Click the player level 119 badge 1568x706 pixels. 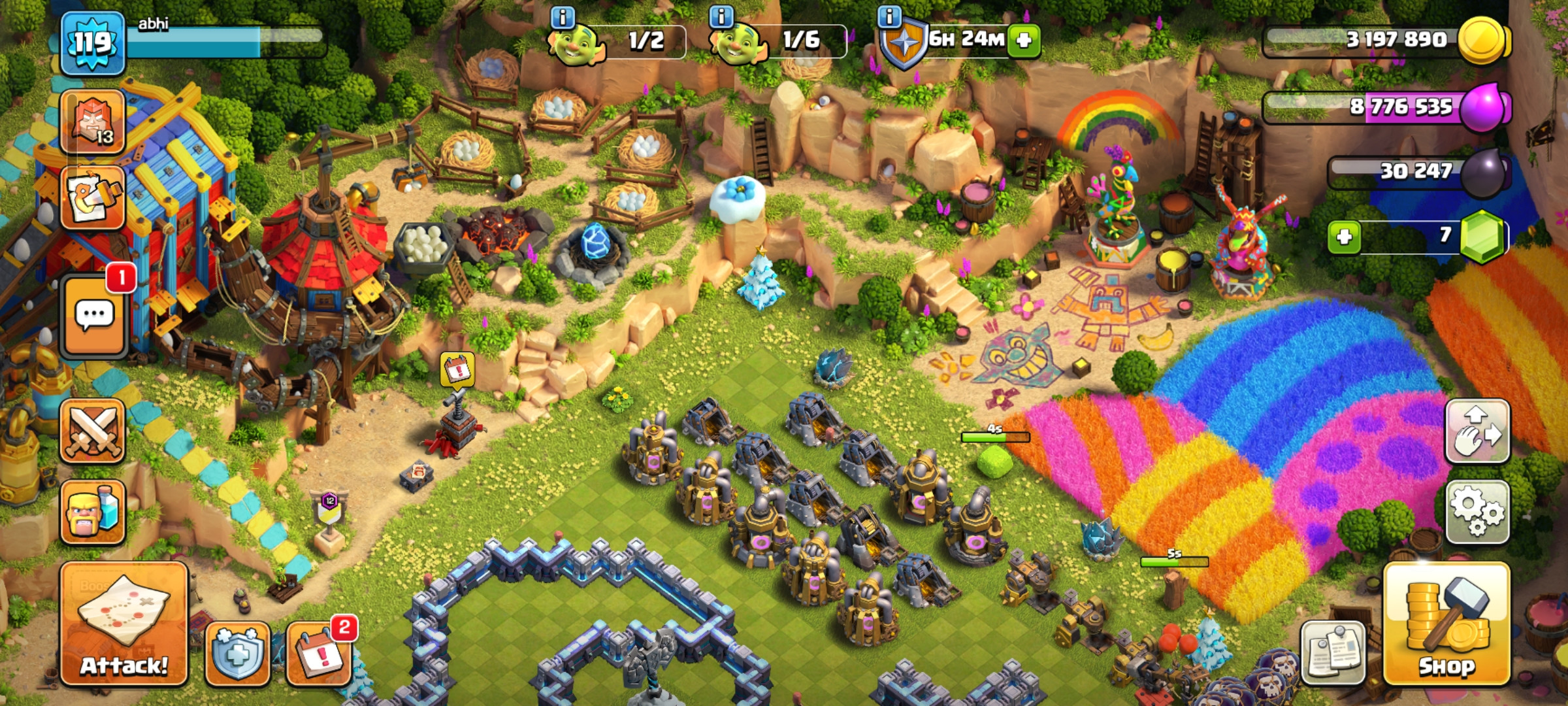[x=92, y=43]
